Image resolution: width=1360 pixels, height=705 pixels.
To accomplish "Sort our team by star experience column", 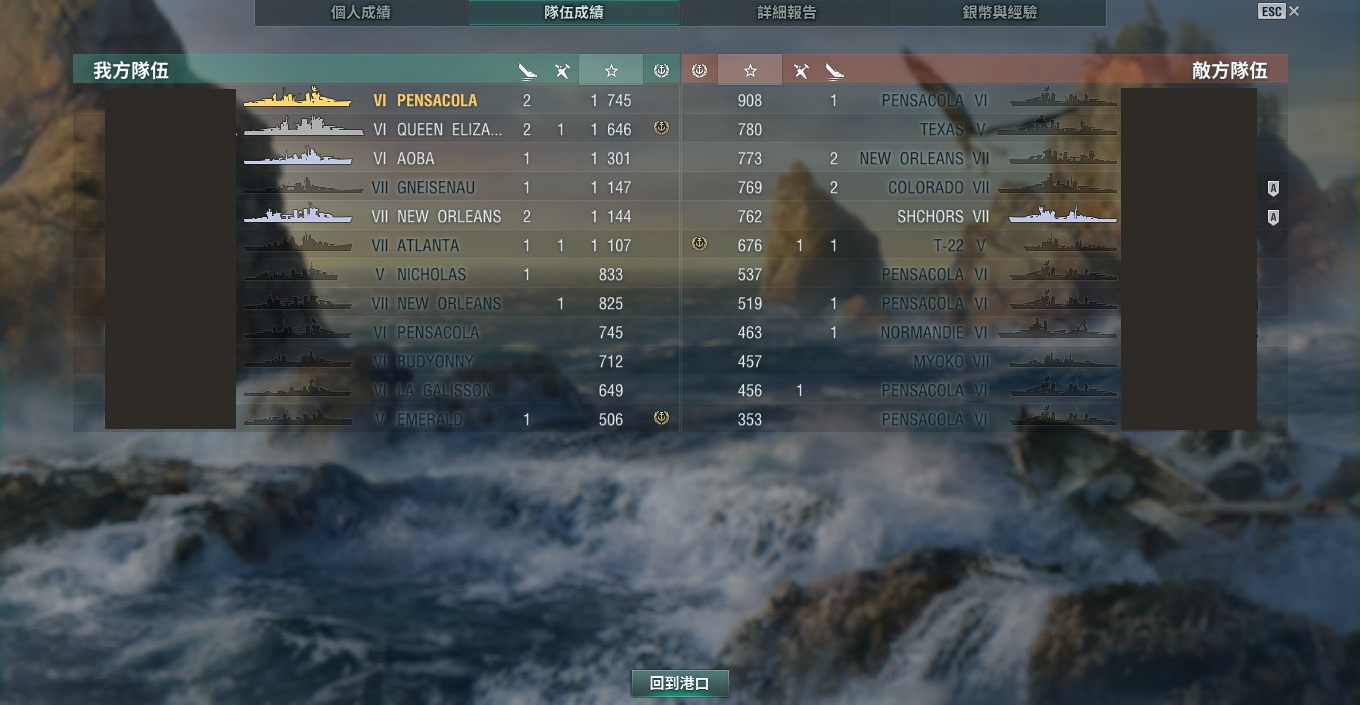I will pos(611,70).
